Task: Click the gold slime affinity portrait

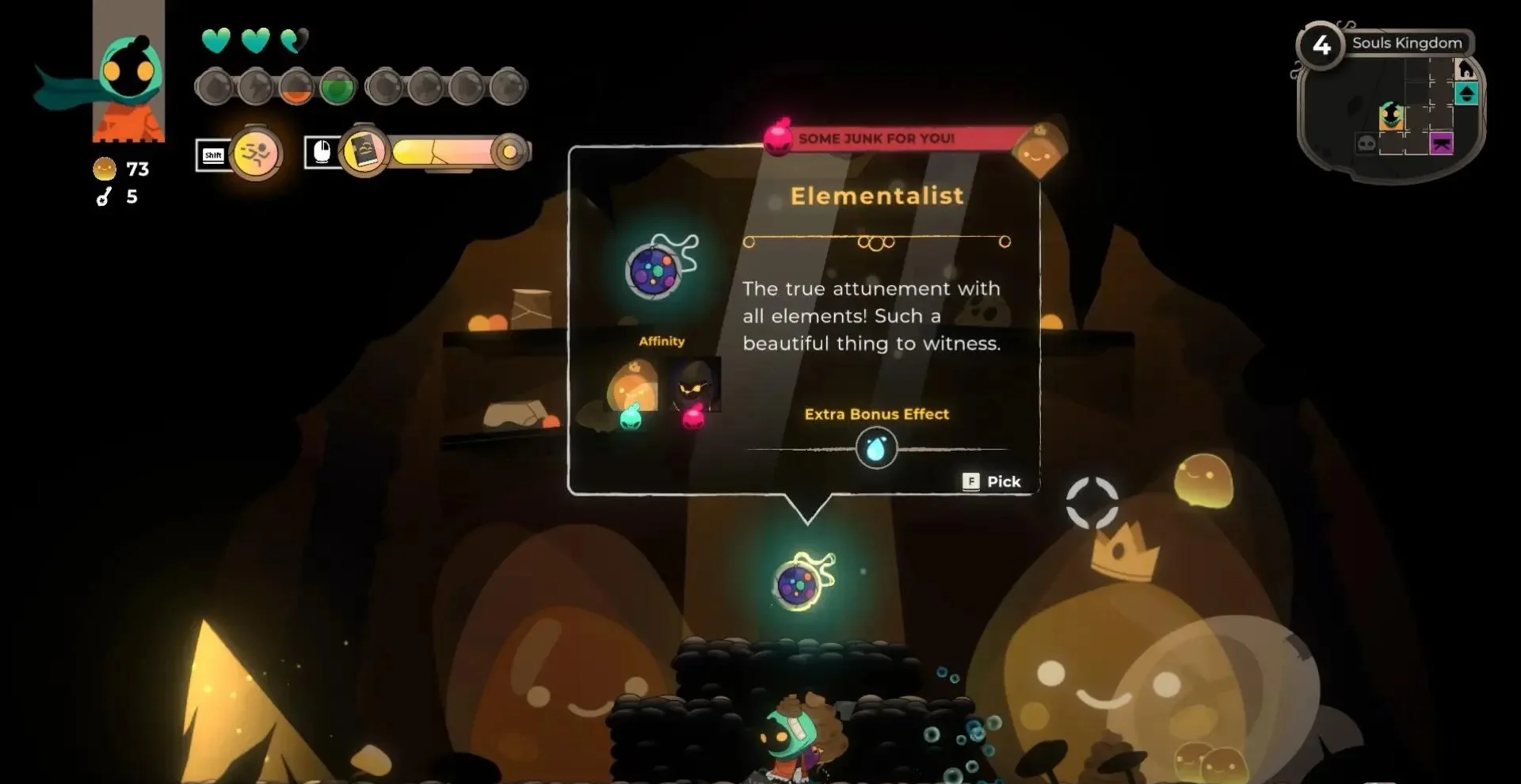Action: coord(632,386)
